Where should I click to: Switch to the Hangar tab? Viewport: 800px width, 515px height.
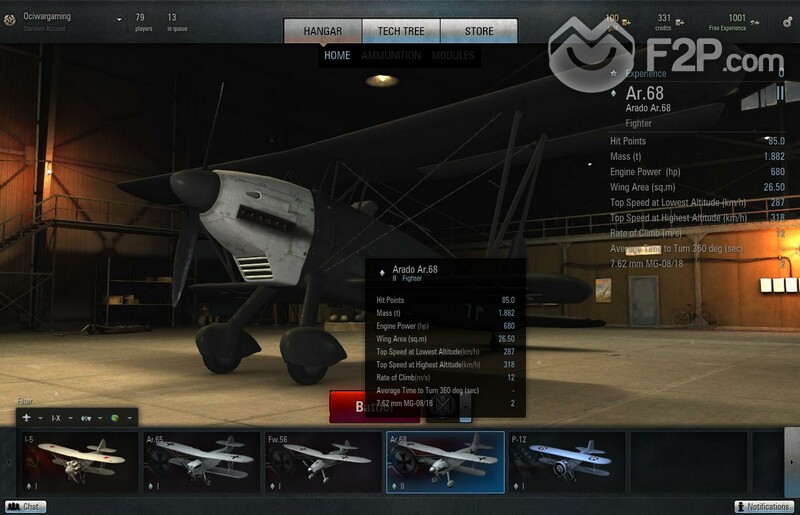pos(322,31)
